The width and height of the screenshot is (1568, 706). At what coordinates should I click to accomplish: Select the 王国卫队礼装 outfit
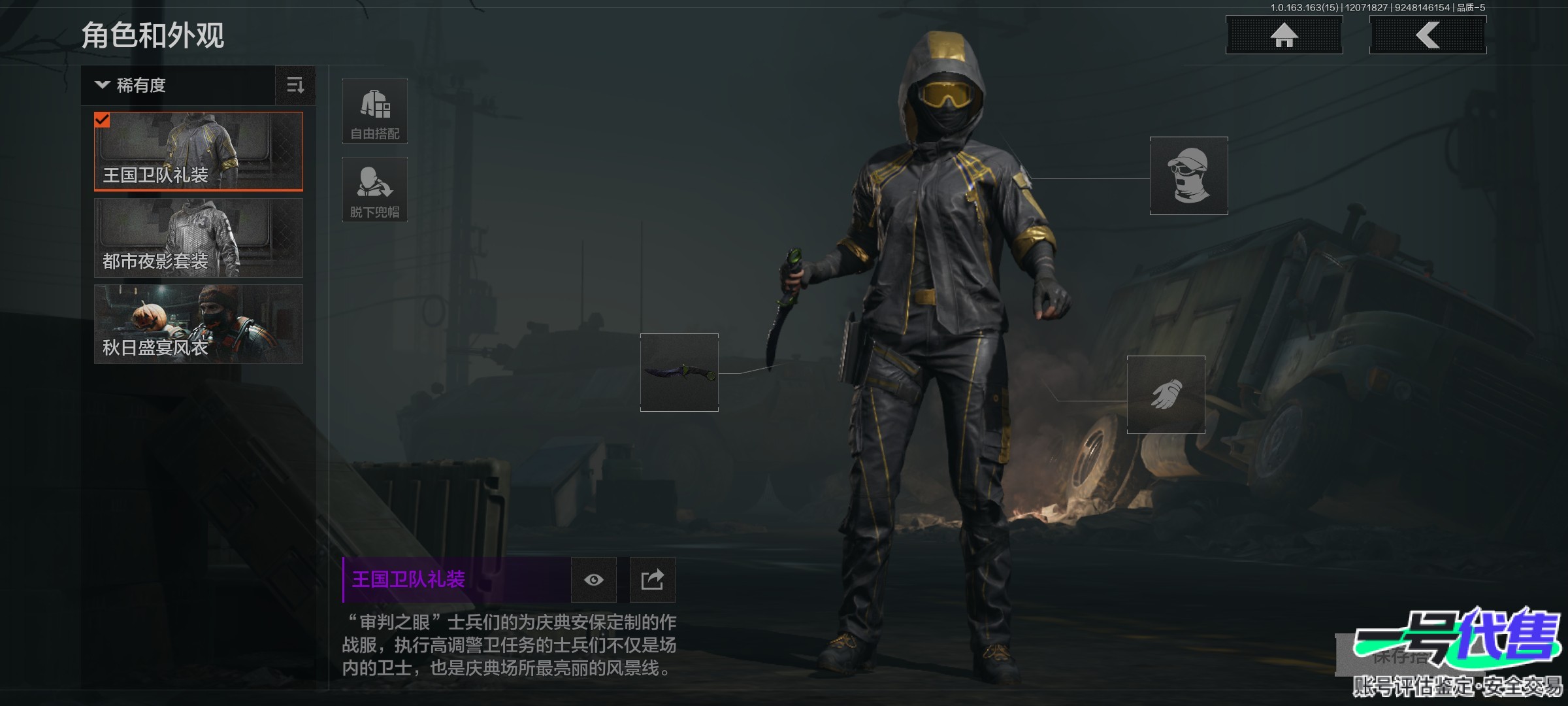coord(199,151)
